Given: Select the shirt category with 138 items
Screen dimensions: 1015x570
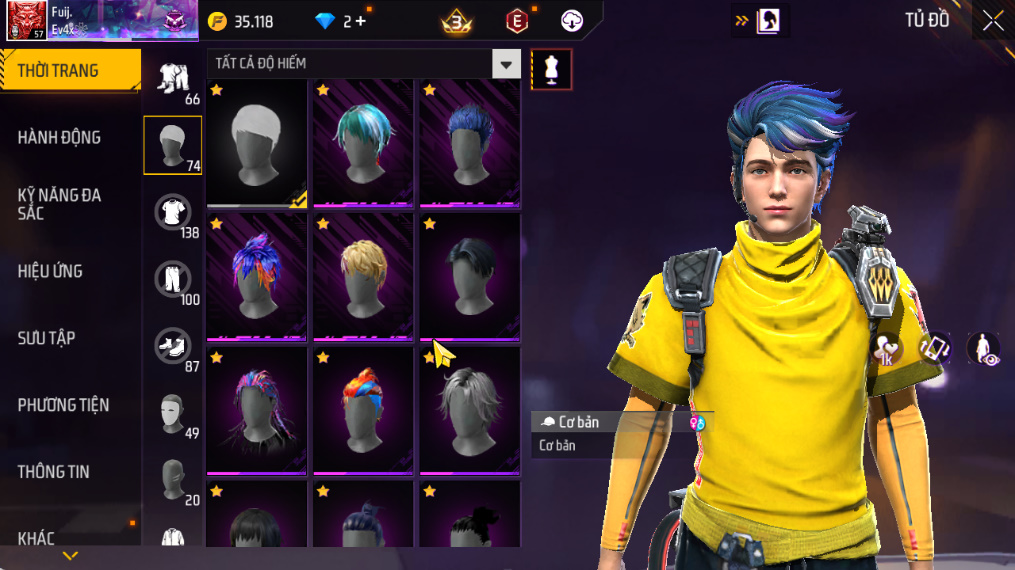Looking at the screenshot, I should (173, 212).
